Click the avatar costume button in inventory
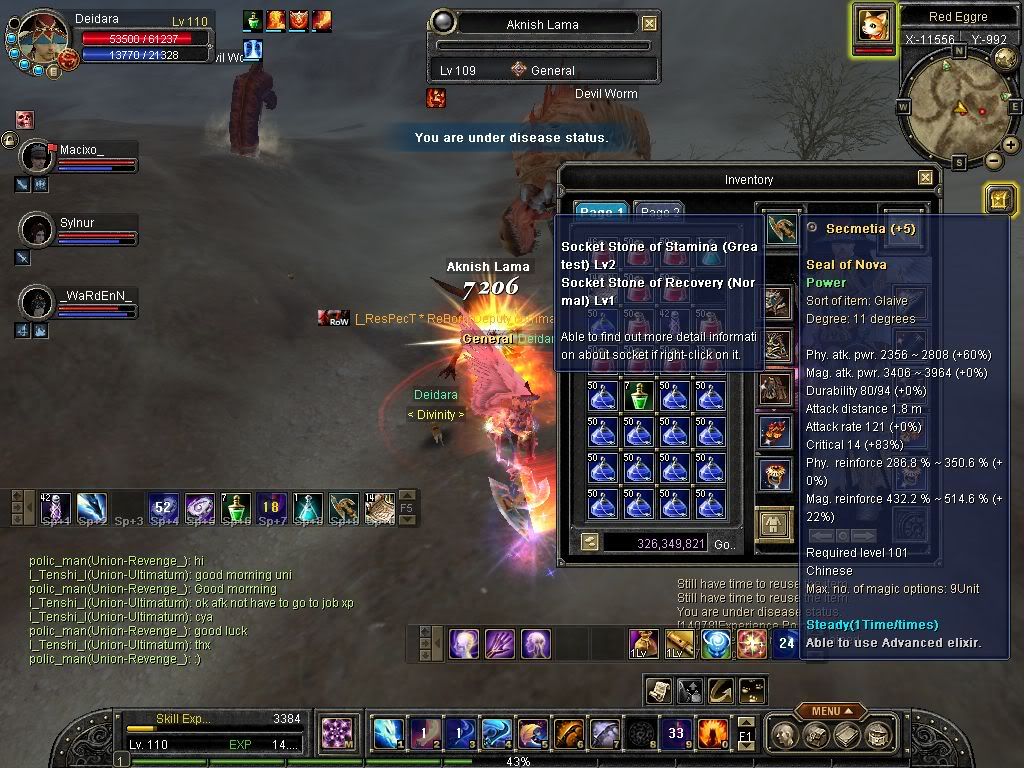Screen dimensions: 1024x768 [x=774, y=523]
